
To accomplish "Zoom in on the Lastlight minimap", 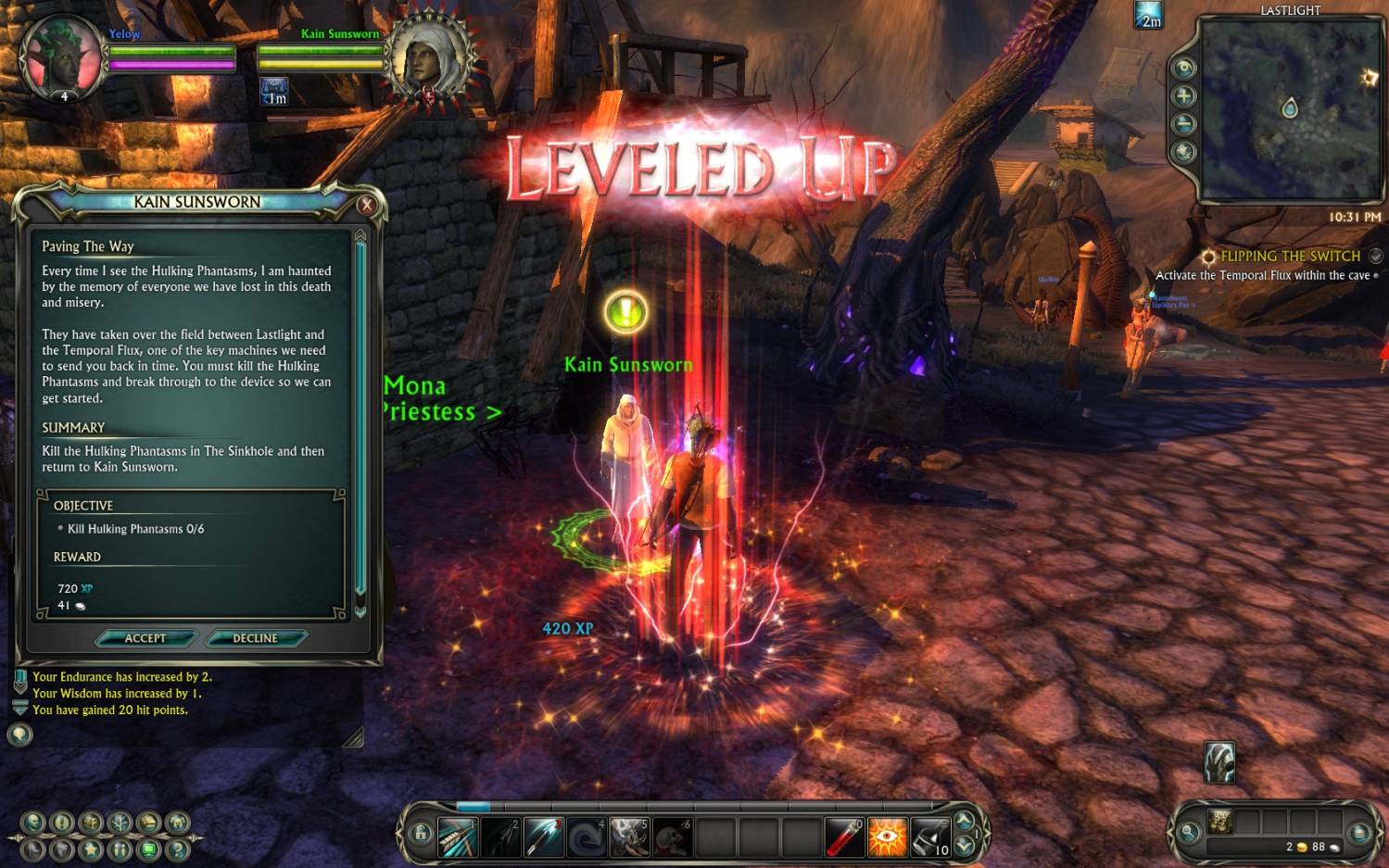I will pos(1184,96).
